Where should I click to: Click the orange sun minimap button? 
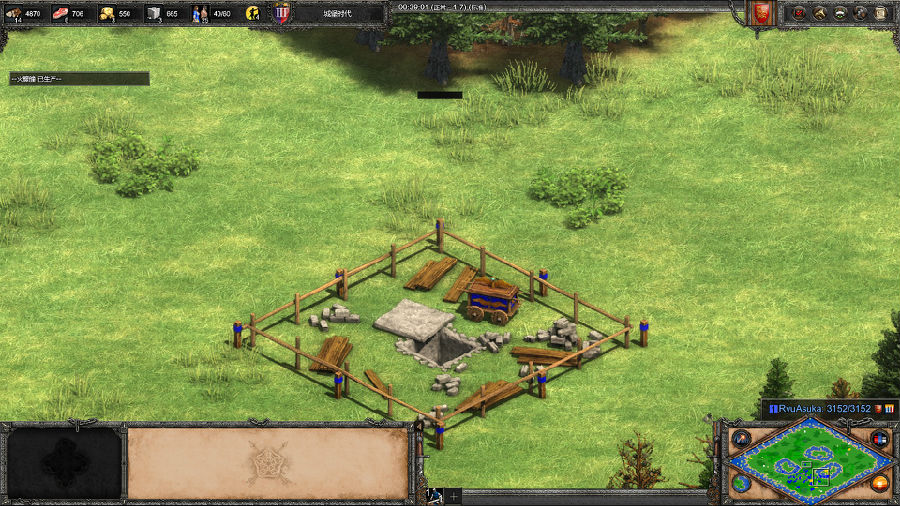click(x=880, y=483)
